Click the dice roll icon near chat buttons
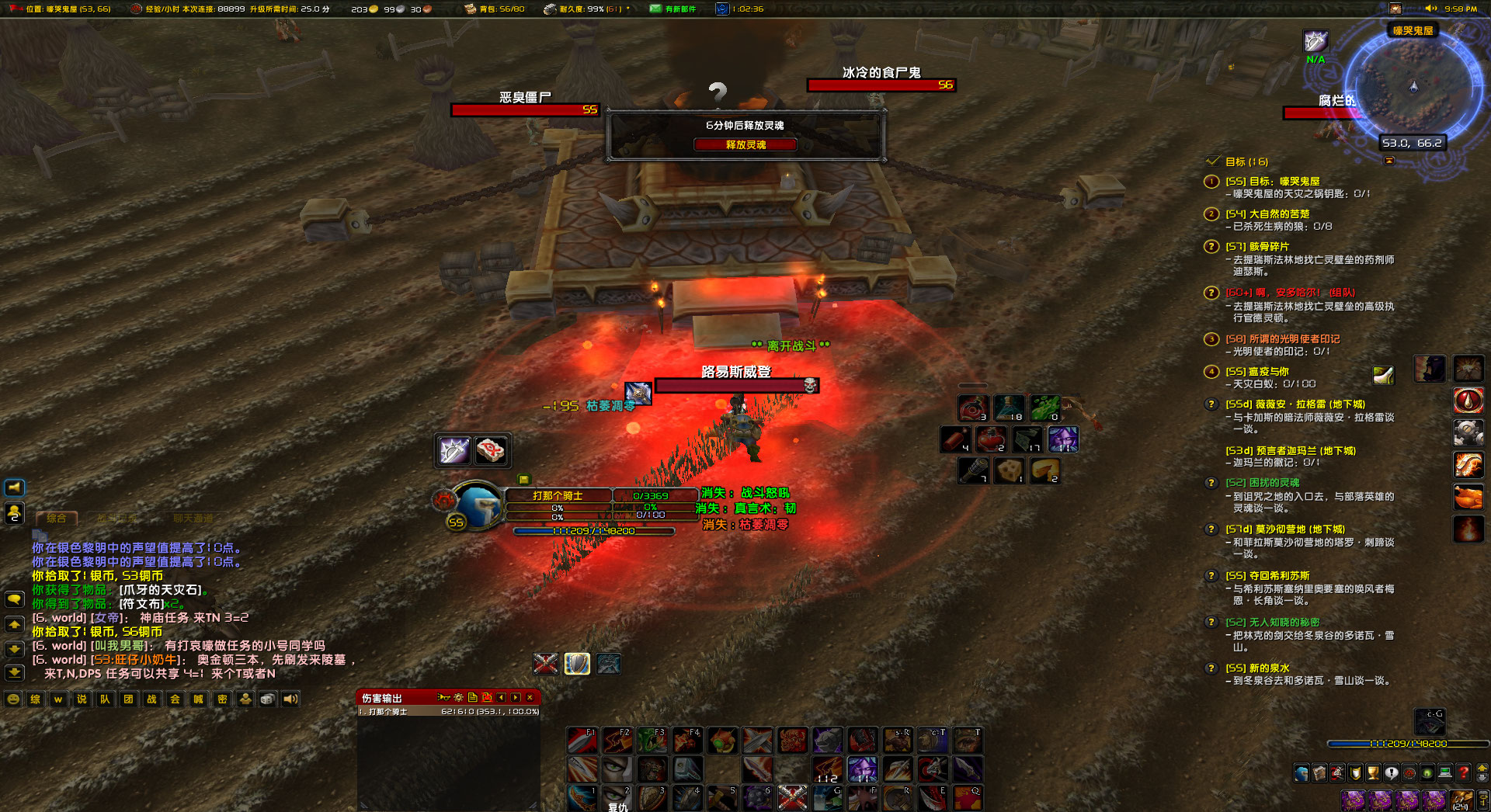Screen dimensions: 1491x812 click(267, 699)
